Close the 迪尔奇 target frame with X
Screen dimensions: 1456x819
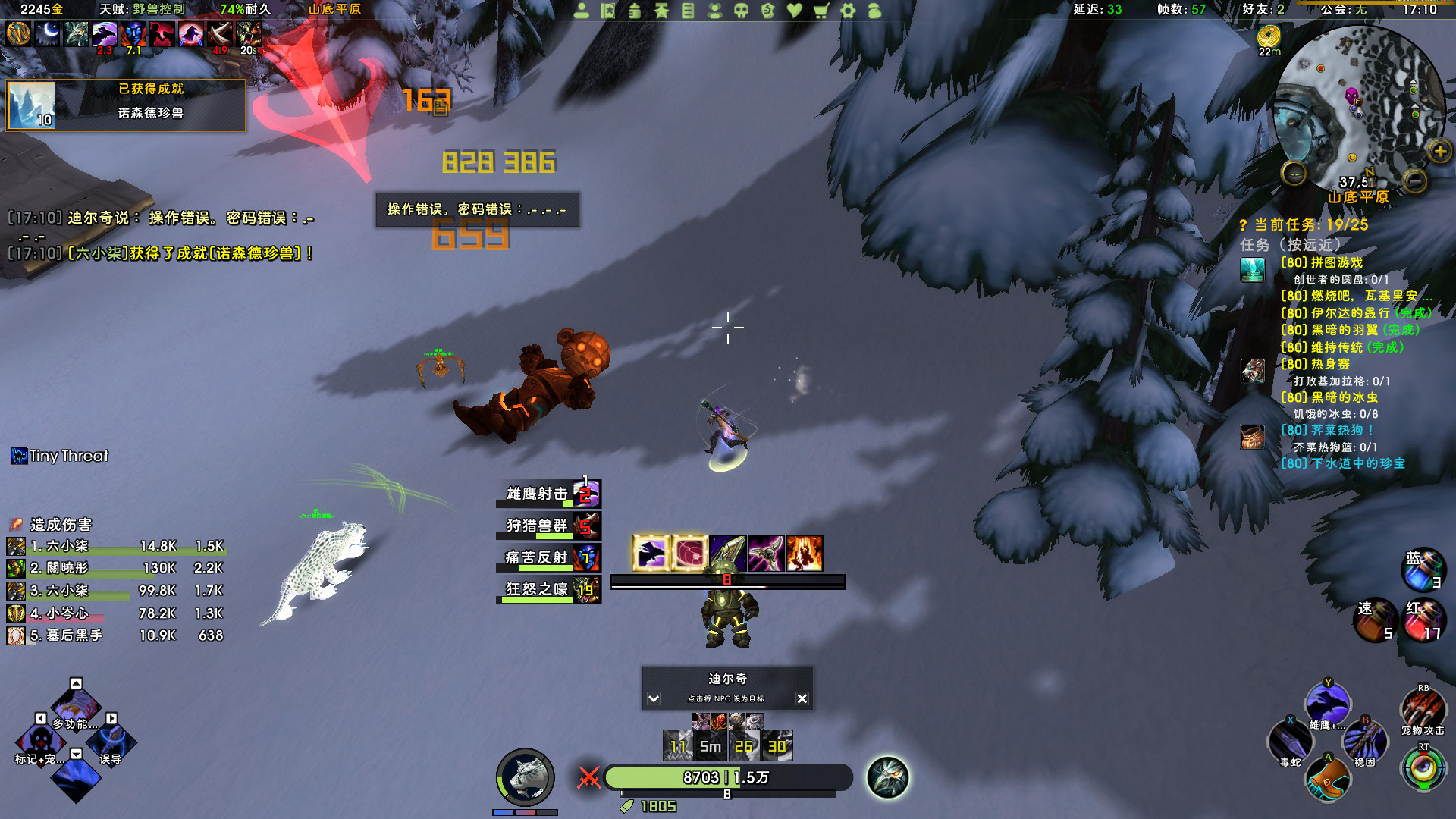[802, 698]
